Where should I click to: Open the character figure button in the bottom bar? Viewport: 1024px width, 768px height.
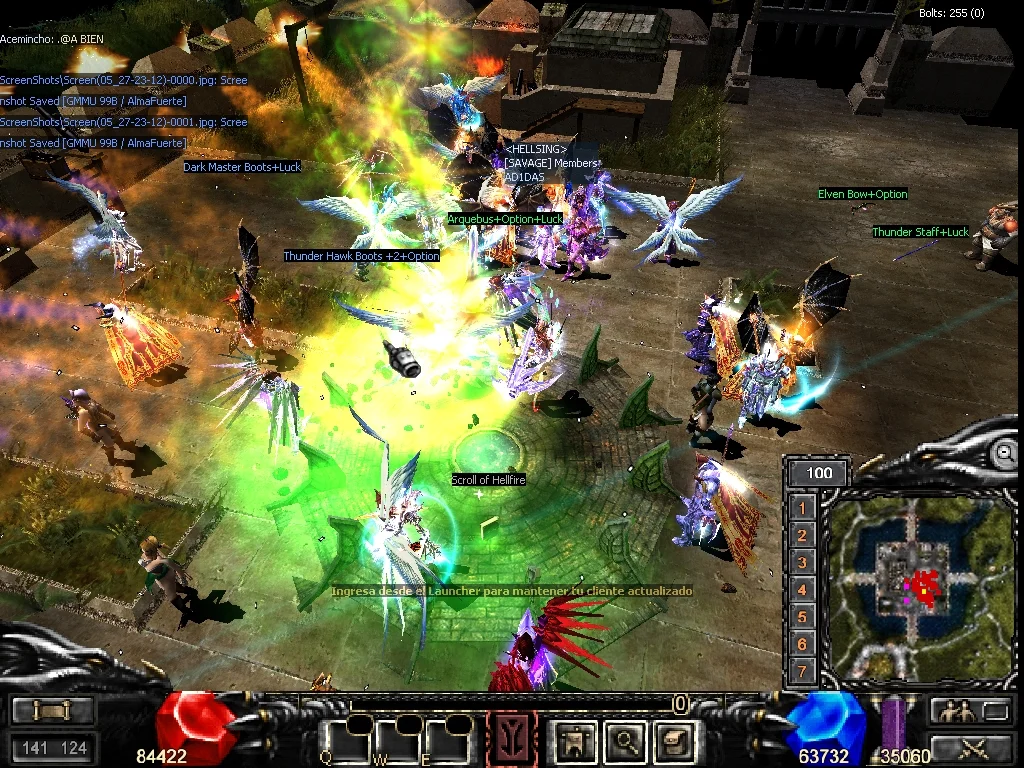coord(575,741)
